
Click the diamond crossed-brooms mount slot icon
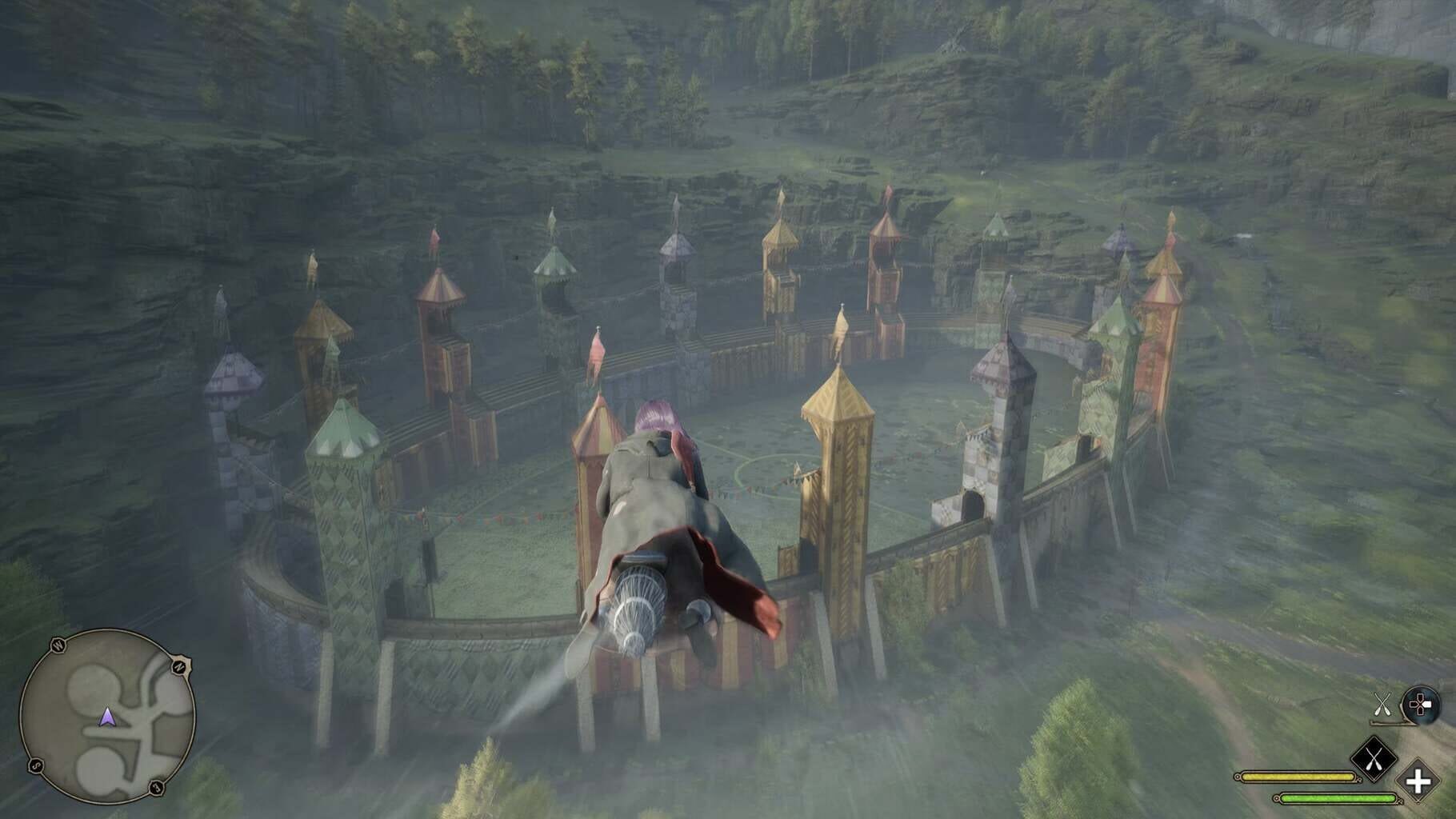(1374, 758)
